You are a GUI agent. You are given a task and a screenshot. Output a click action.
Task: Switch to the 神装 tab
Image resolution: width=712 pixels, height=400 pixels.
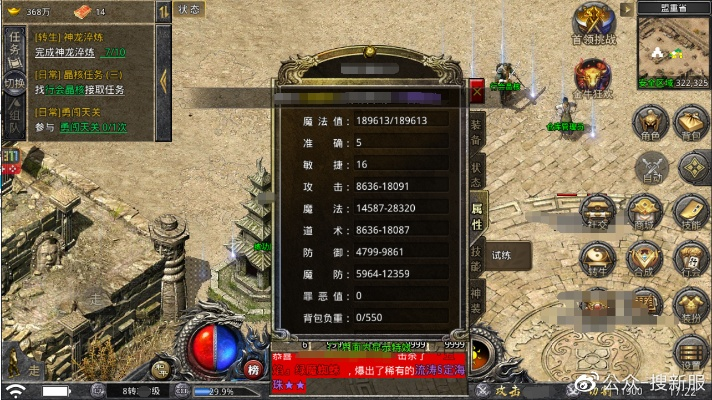tap(477, 298)
